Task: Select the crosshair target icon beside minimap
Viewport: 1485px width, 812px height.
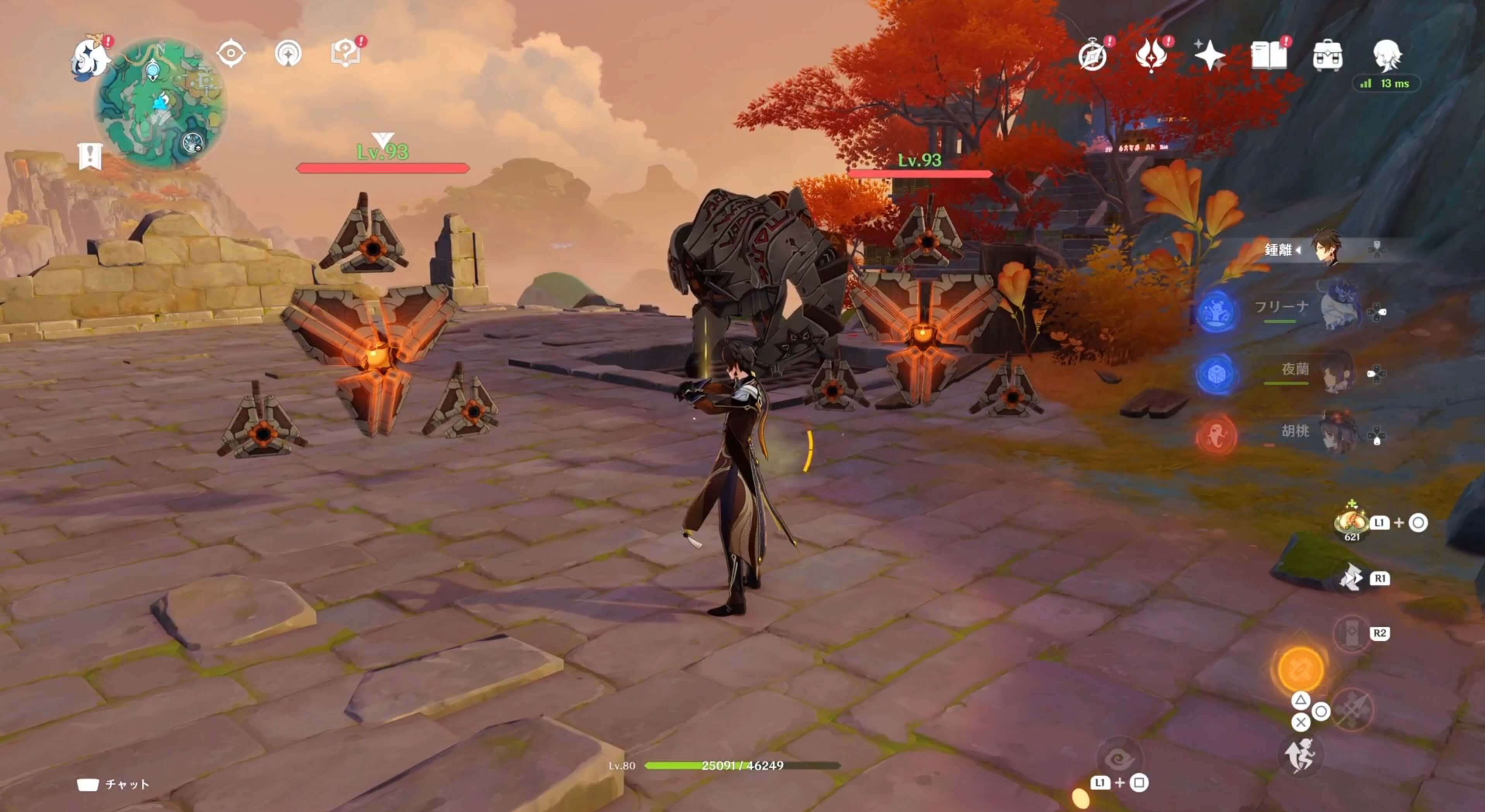Action: coord(231,54)
